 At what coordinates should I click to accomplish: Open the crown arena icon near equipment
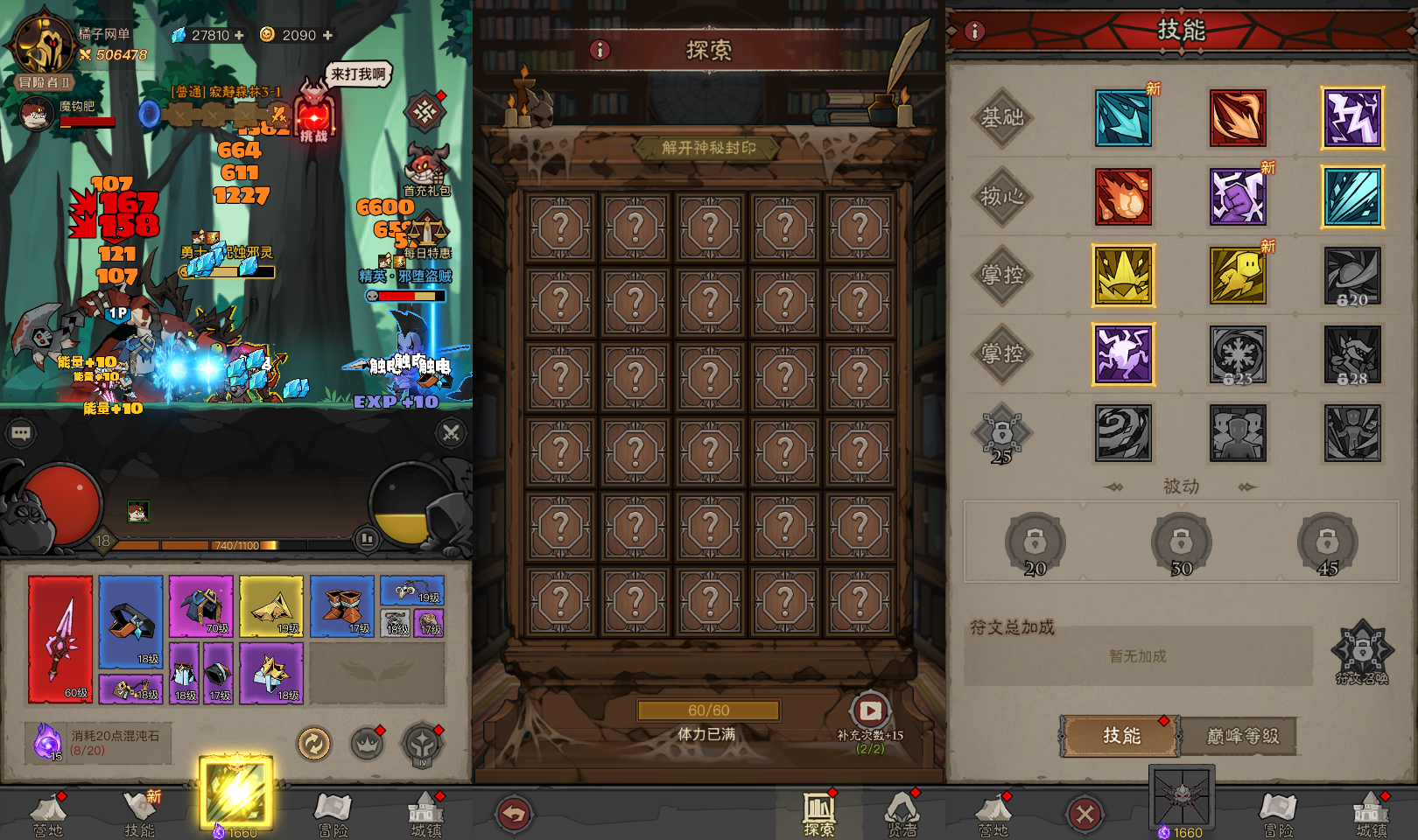tap(368, 743)
